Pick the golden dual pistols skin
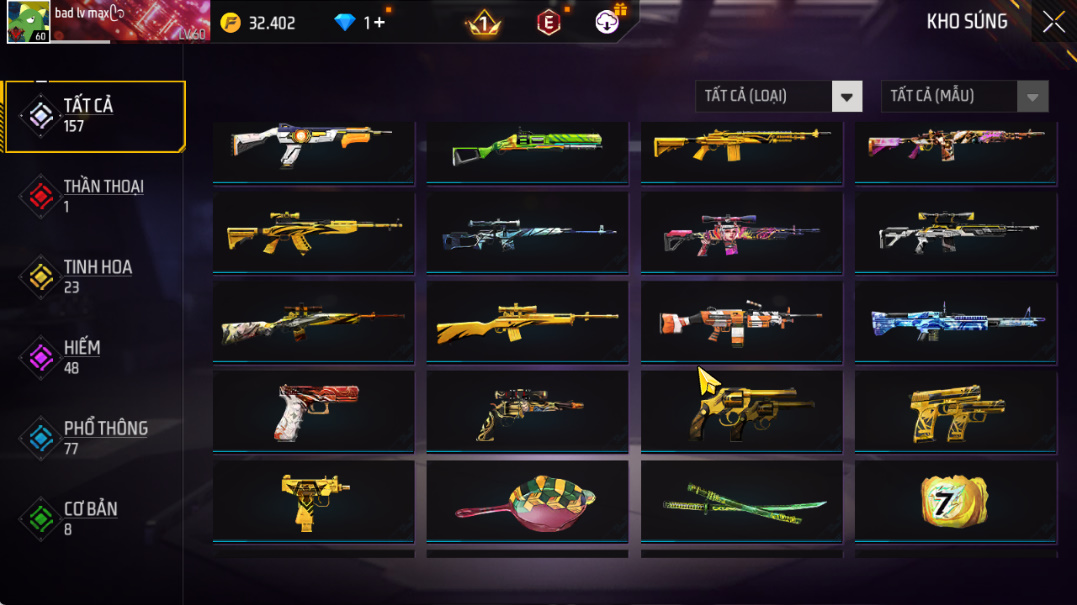The width and height of the screenshot is (1077, 605). coord(955,410)
